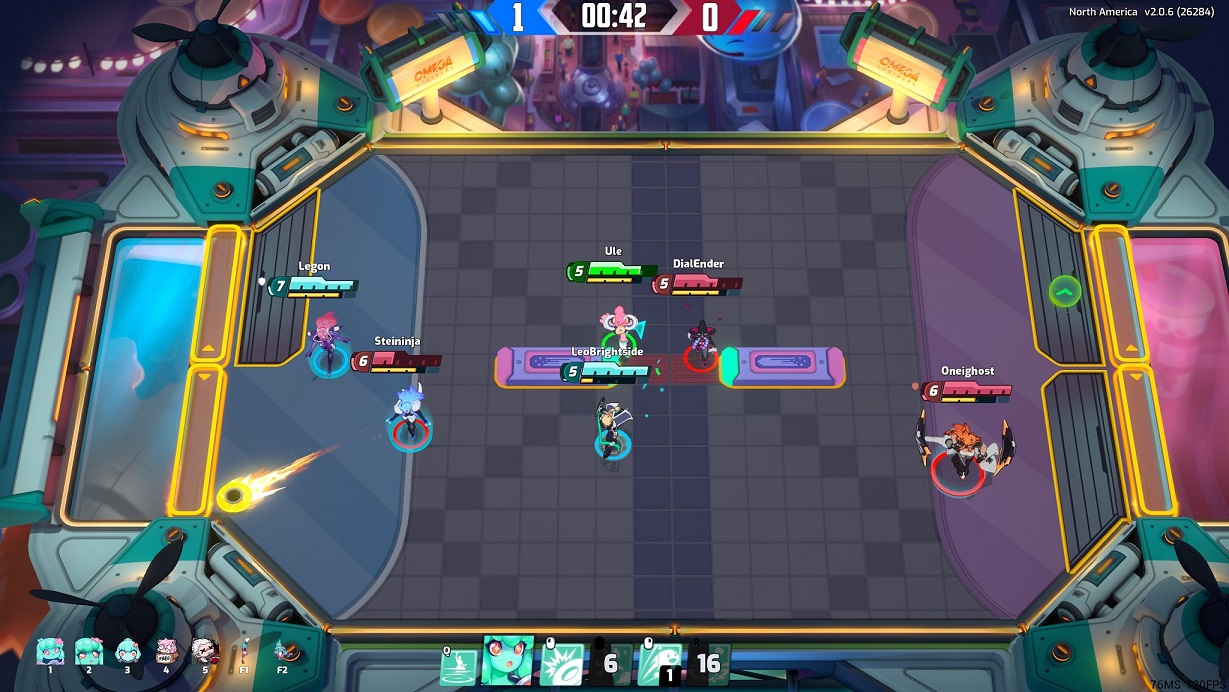The image size is (1229, 692).
Task: Select the first teal-haired girl emote
Action: point(50,651)
